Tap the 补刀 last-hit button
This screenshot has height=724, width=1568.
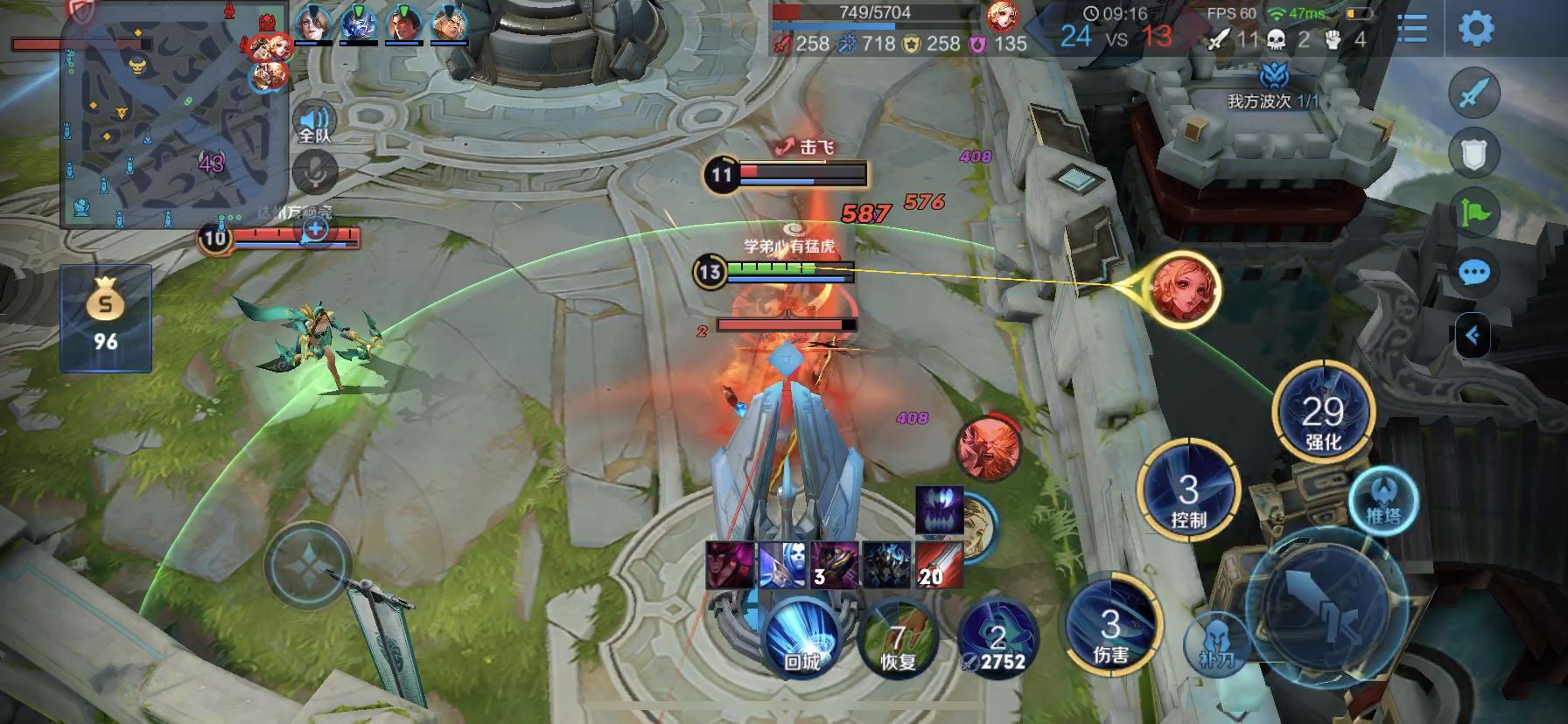click(x=1216, y=647)
